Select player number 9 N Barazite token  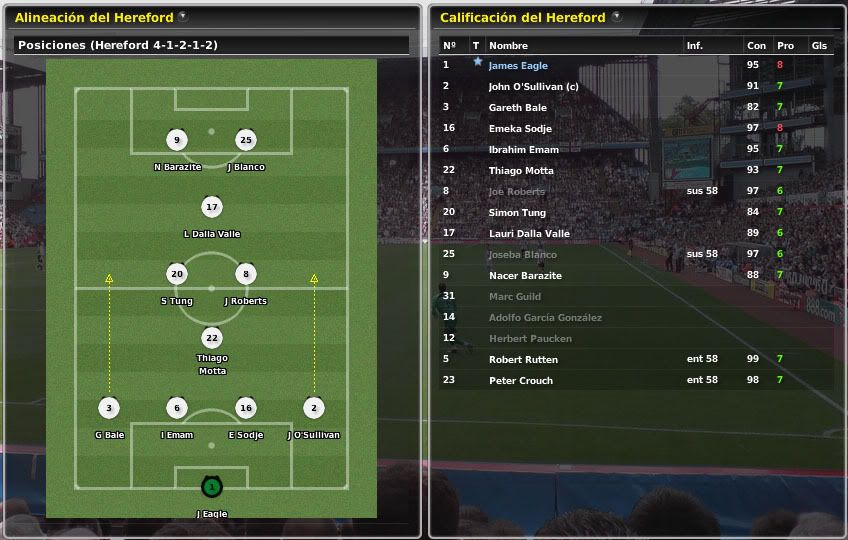(177, 140)
